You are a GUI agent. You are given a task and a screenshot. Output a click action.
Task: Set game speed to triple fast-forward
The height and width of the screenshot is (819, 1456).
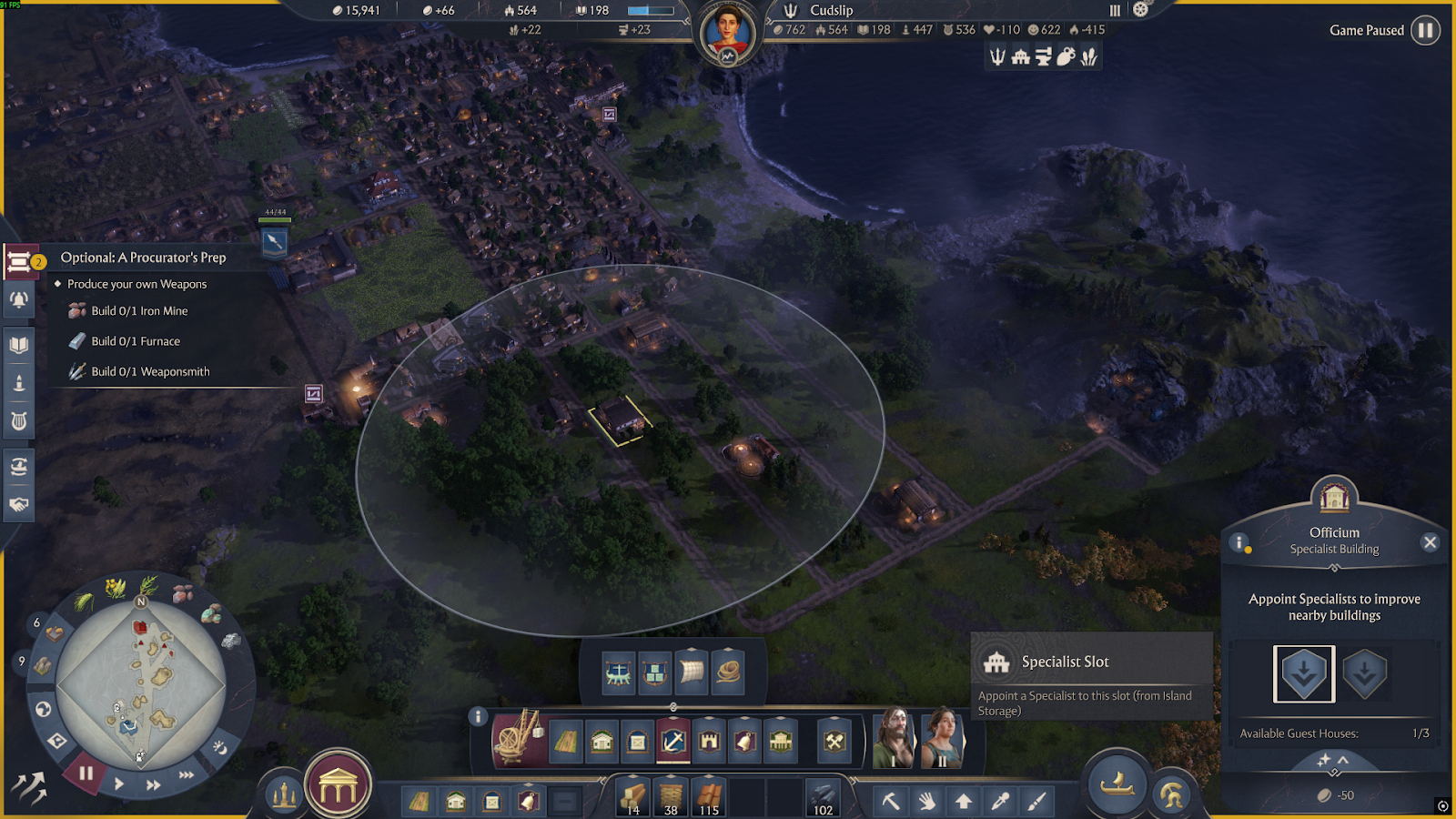click(x=187, y=774)
